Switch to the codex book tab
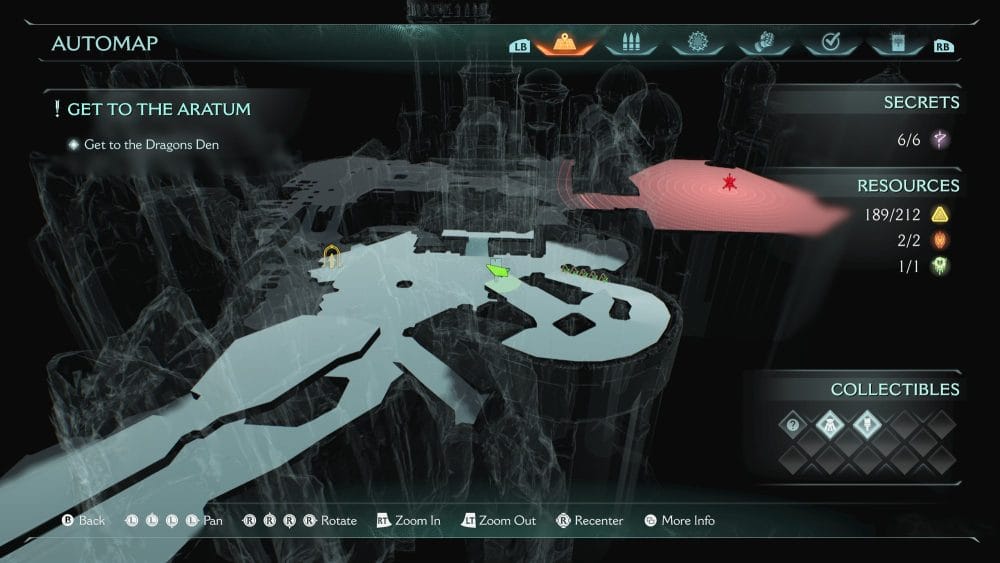The width and height of the screenshot is (1000, 563). point(895,43)
